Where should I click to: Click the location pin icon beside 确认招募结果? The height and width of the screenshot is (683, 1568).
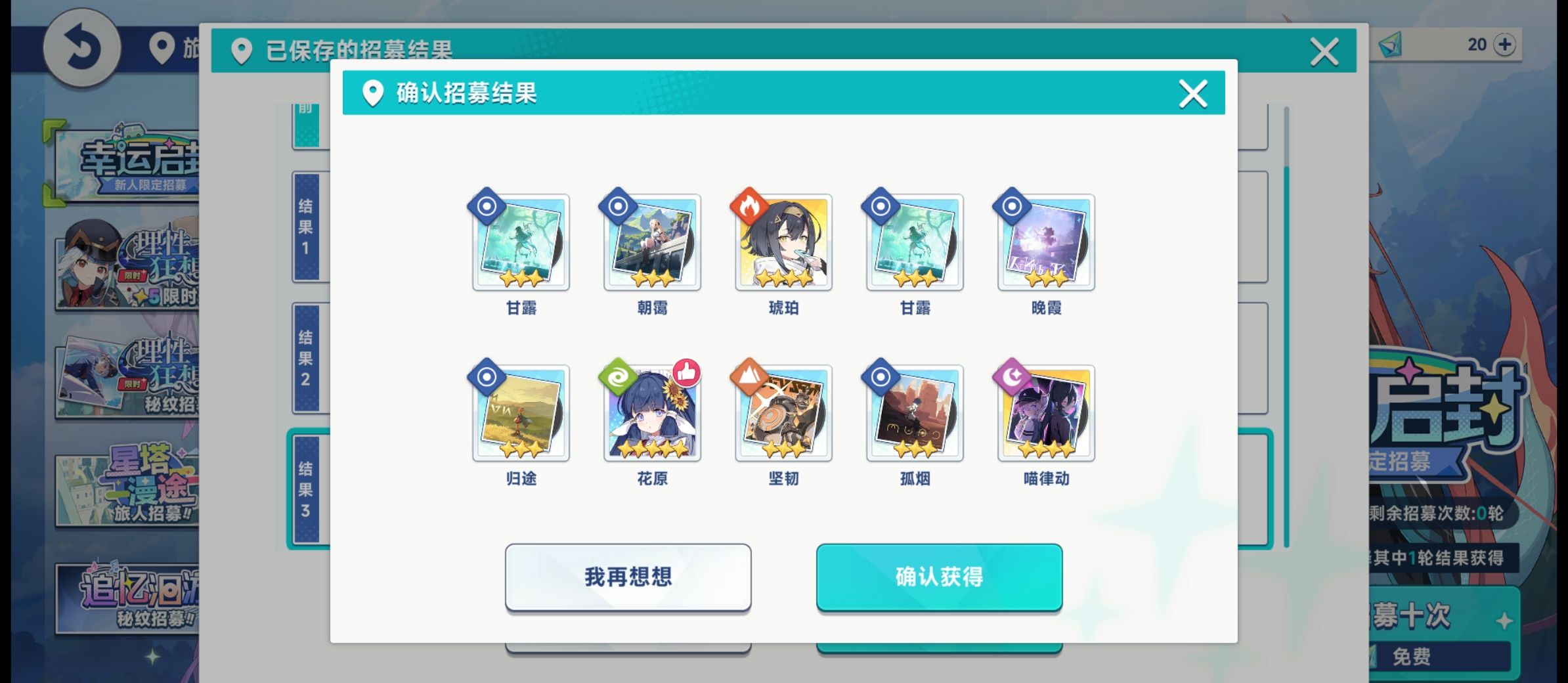373,93
